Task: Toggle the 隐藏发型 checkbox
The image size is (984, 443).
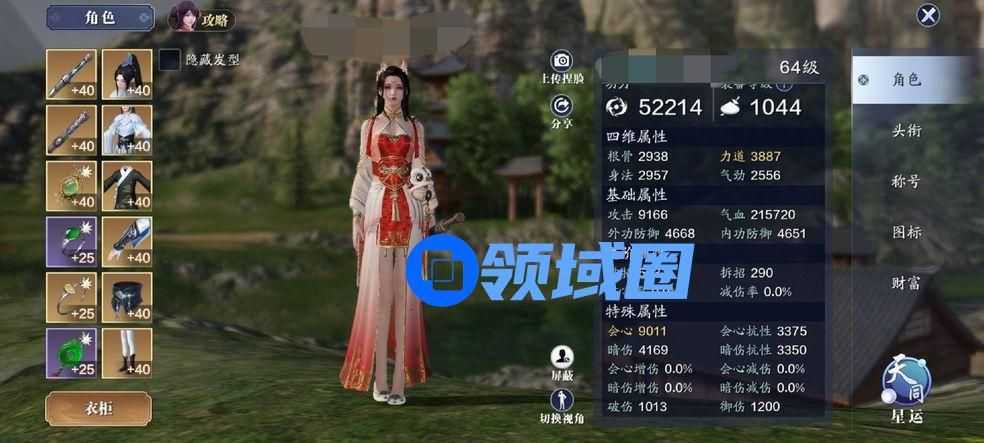Action: [170, 60]
